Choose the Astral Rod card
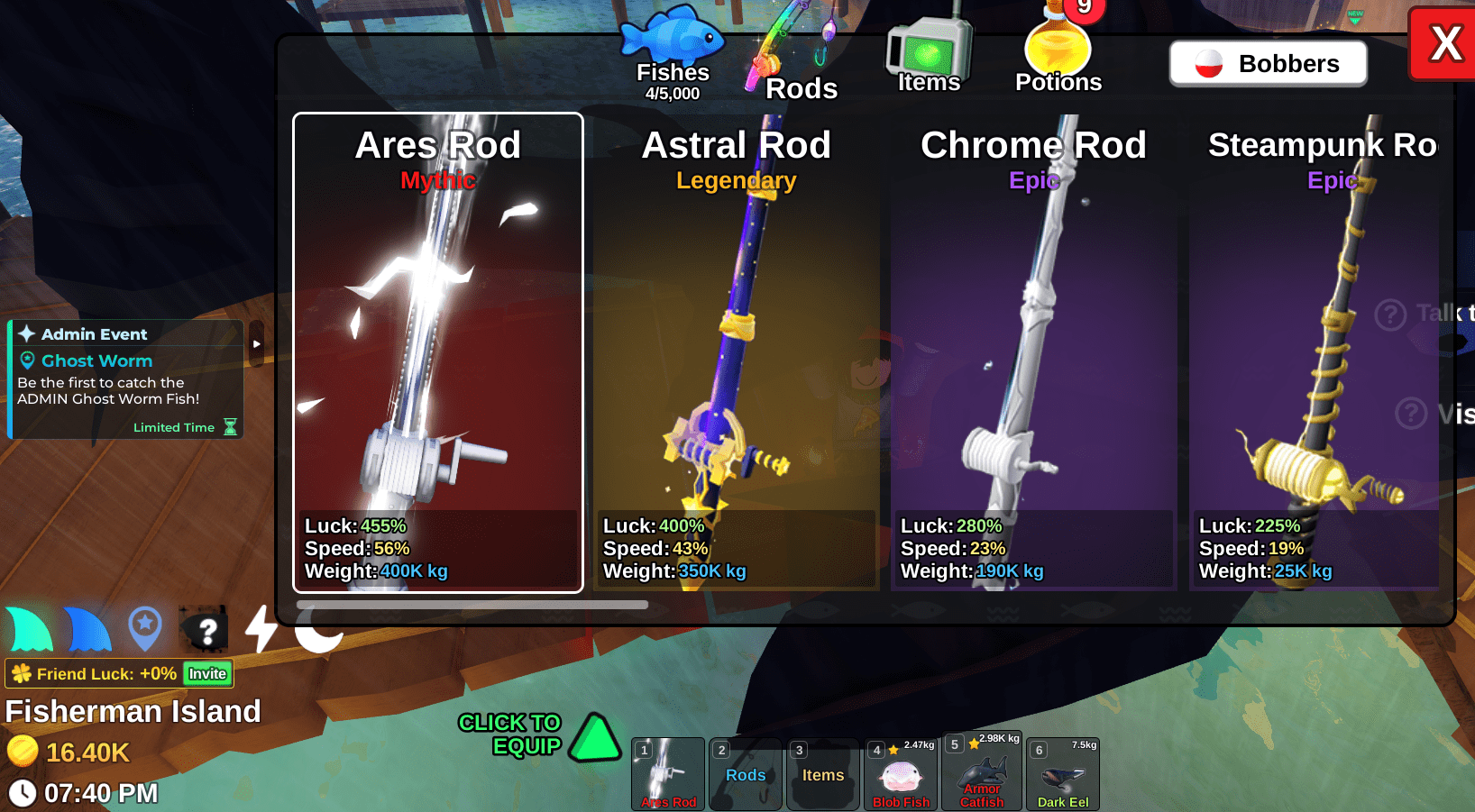 (736, 352)
